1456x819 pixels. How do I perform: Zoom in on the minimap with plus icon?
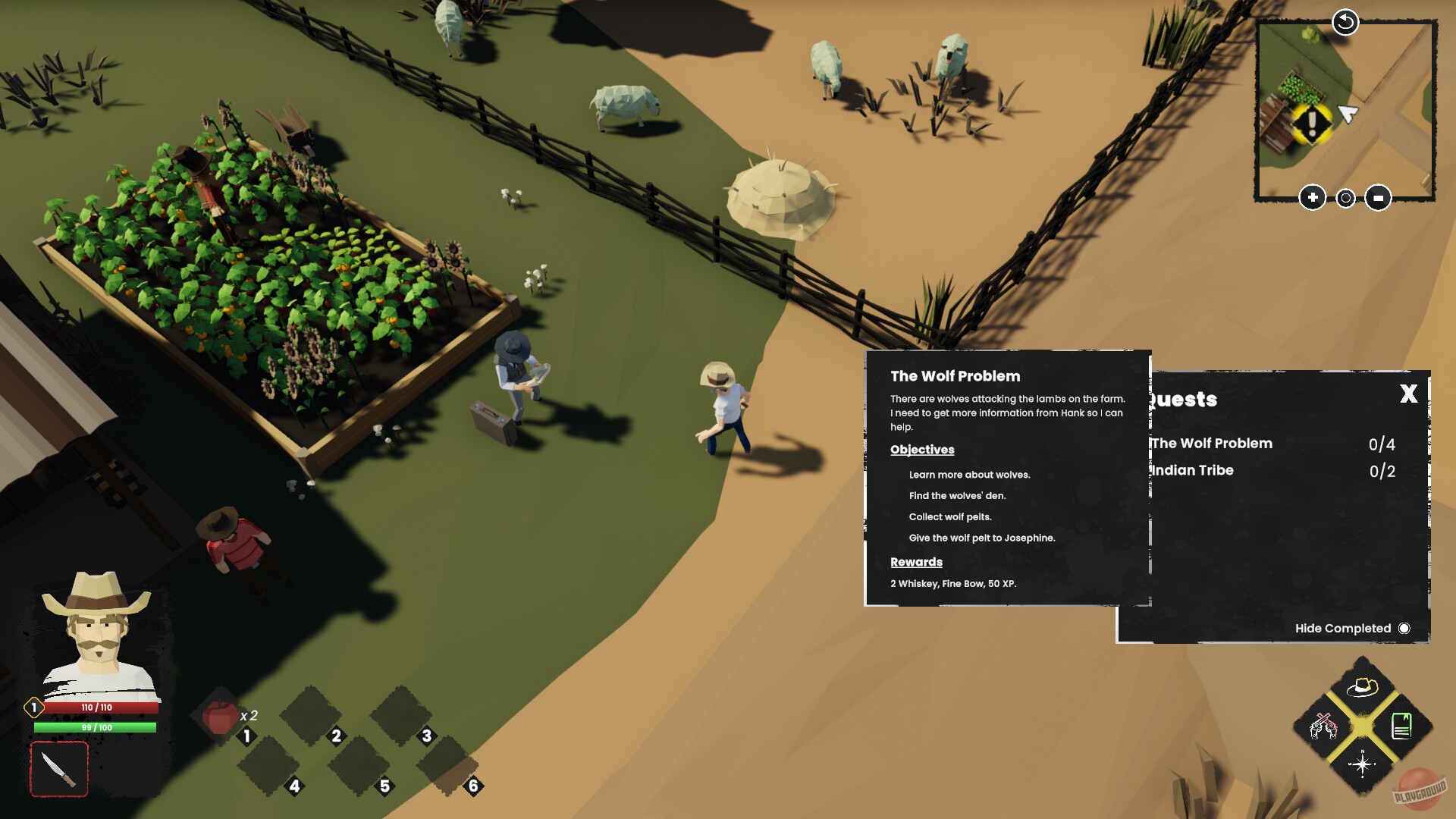click(1313, 198)
